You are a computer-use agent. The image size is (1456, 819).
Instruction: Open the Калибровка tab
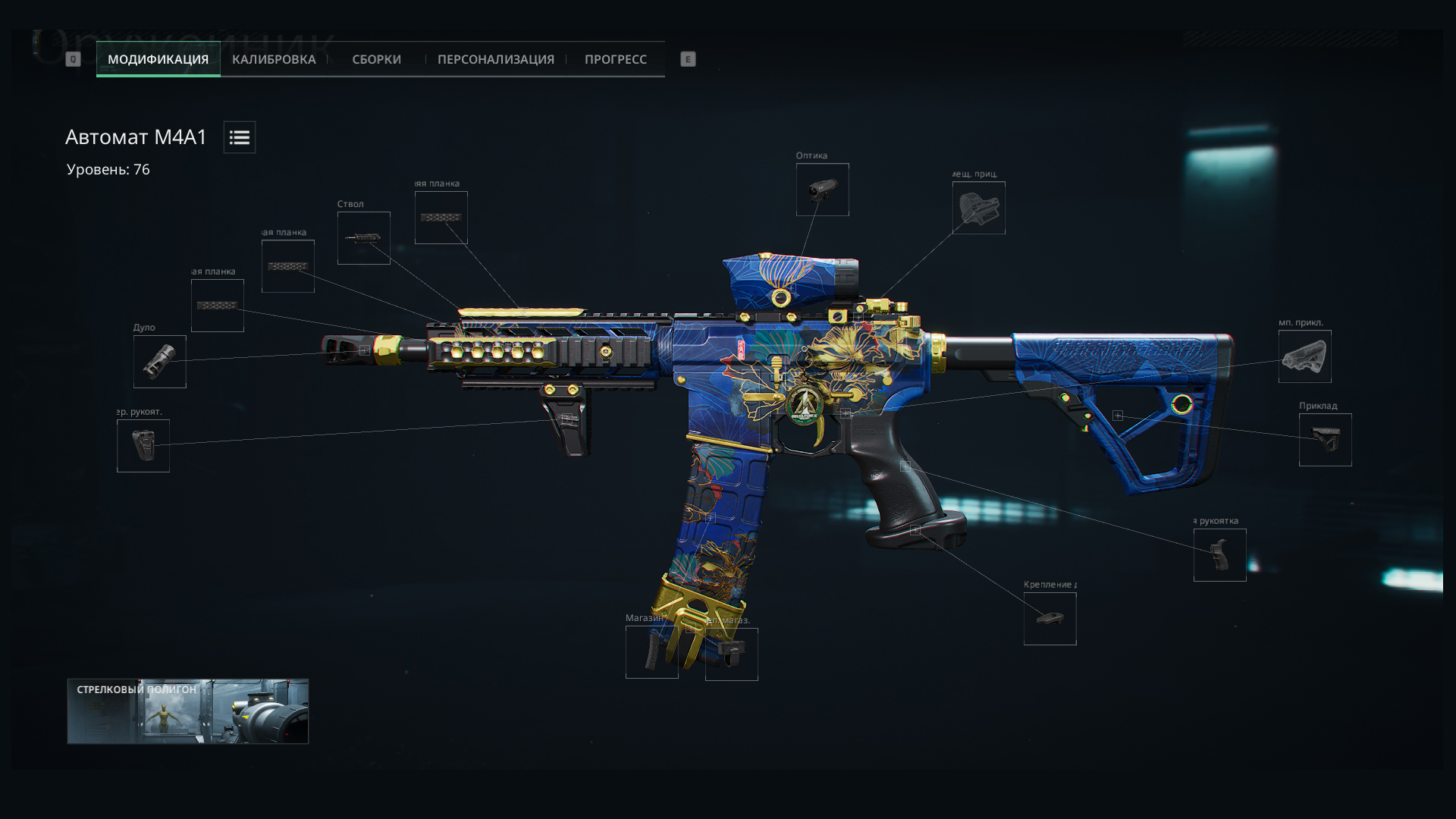274,59
